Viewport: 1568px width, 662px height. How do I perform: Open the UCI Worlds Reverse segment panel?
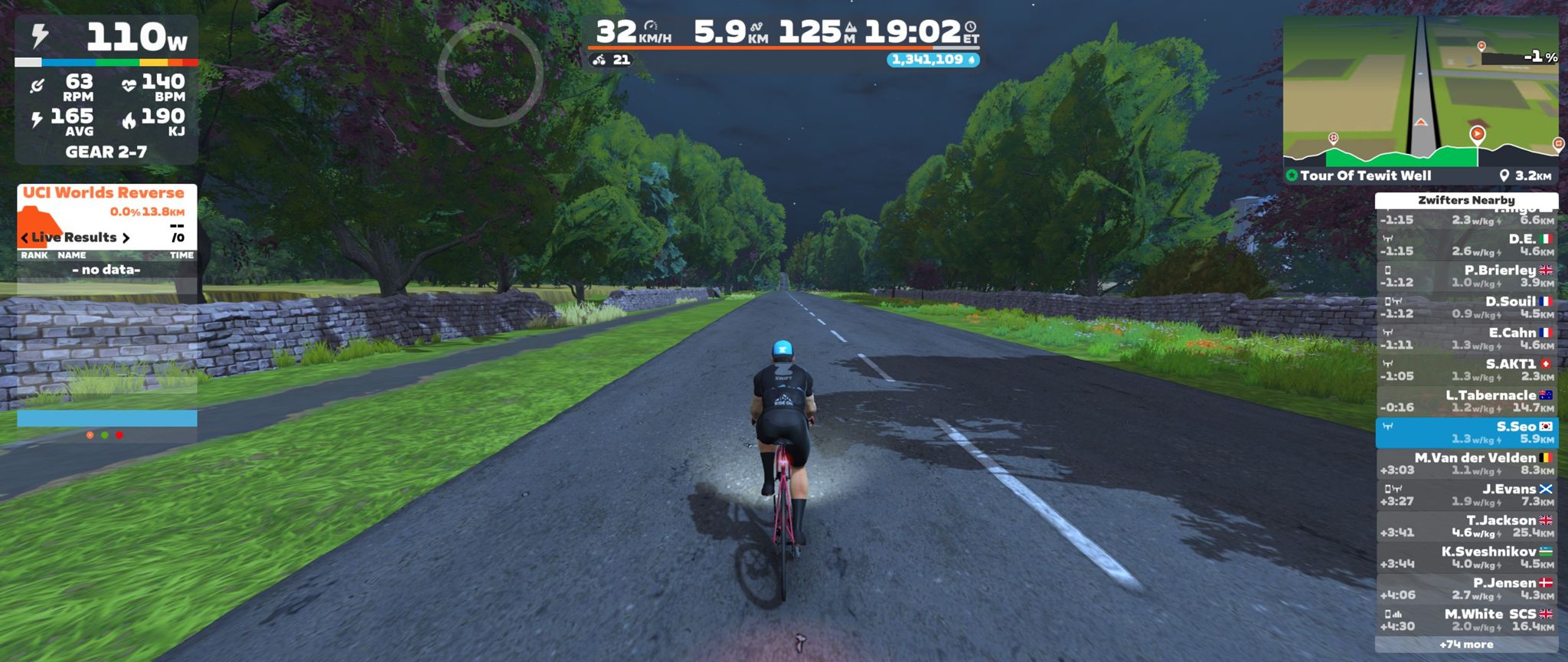[103, 193]
